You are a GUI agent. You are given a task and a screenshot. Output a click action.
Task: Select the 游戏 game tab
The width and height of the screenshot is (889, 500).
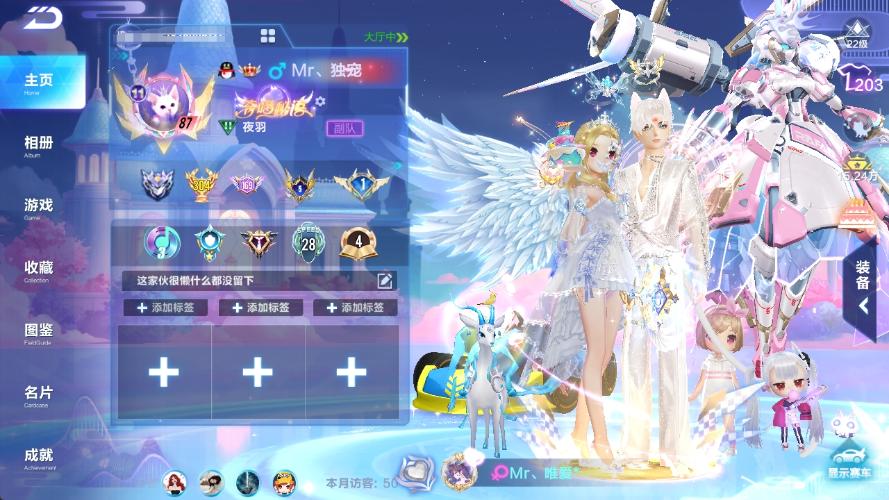tap(40, 207)
